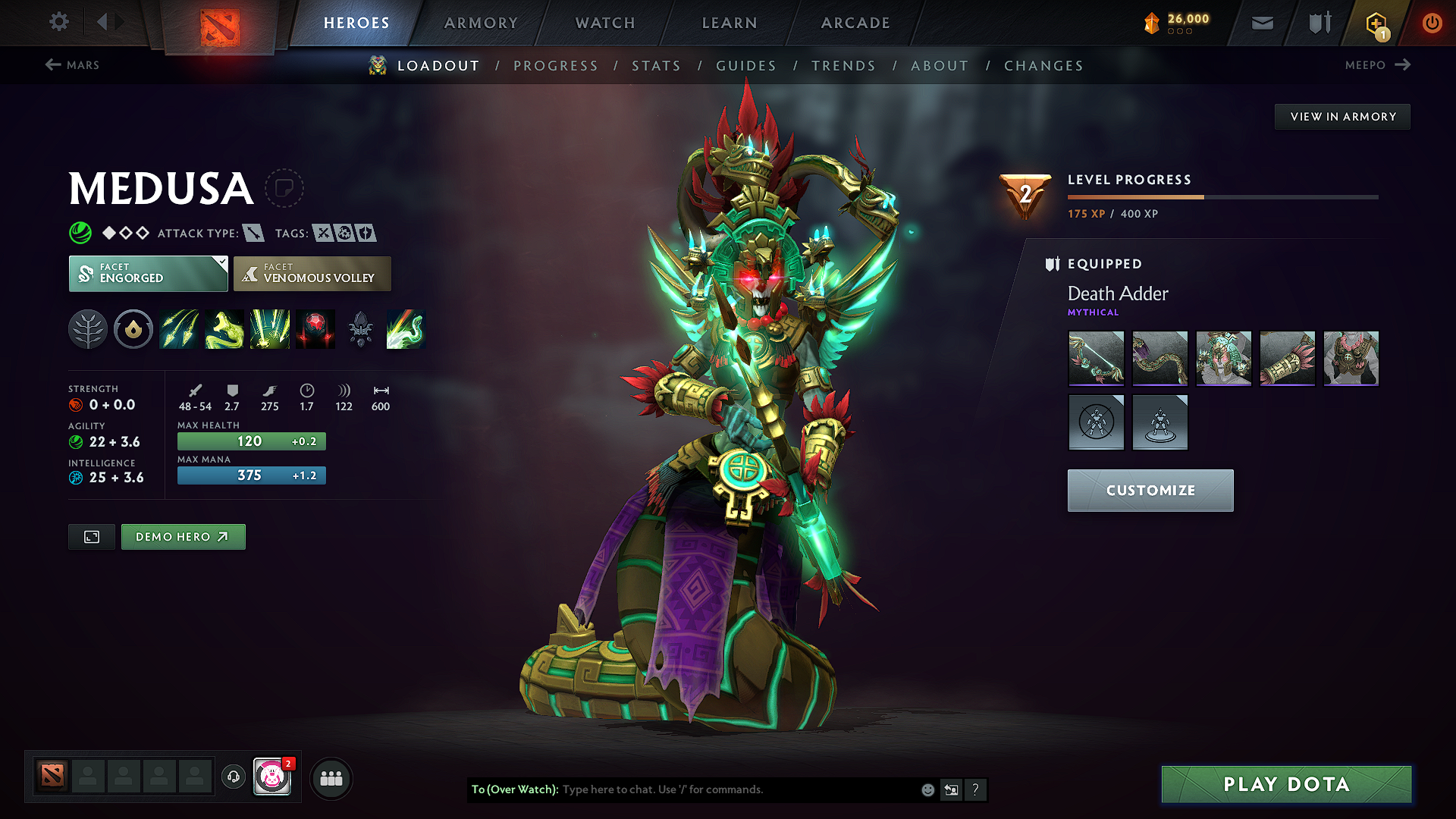Show the hero Stats page
This screenshot has height=819, width=1456.
point(657,66)
